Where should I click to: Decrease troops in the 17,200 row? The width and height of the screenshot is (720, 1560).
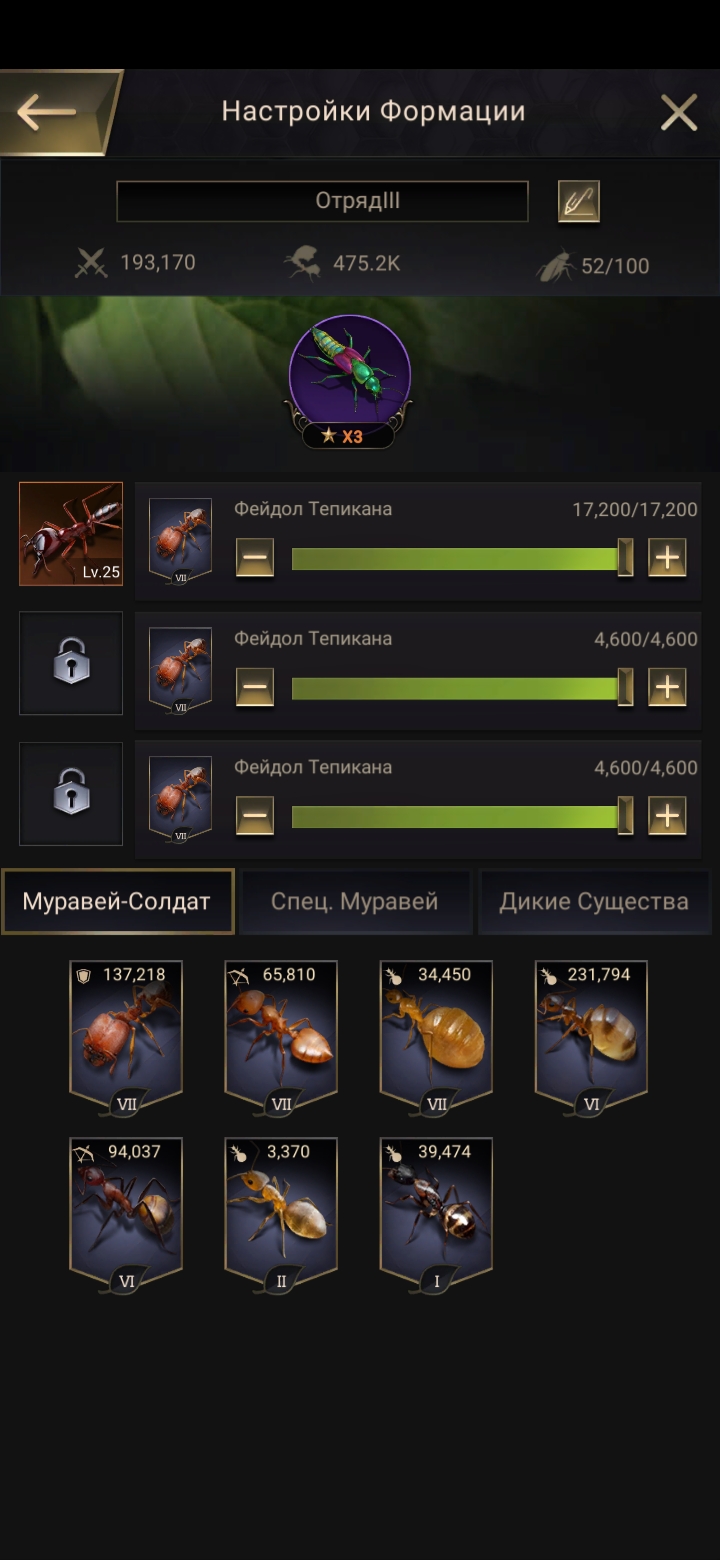coord(255,557)
